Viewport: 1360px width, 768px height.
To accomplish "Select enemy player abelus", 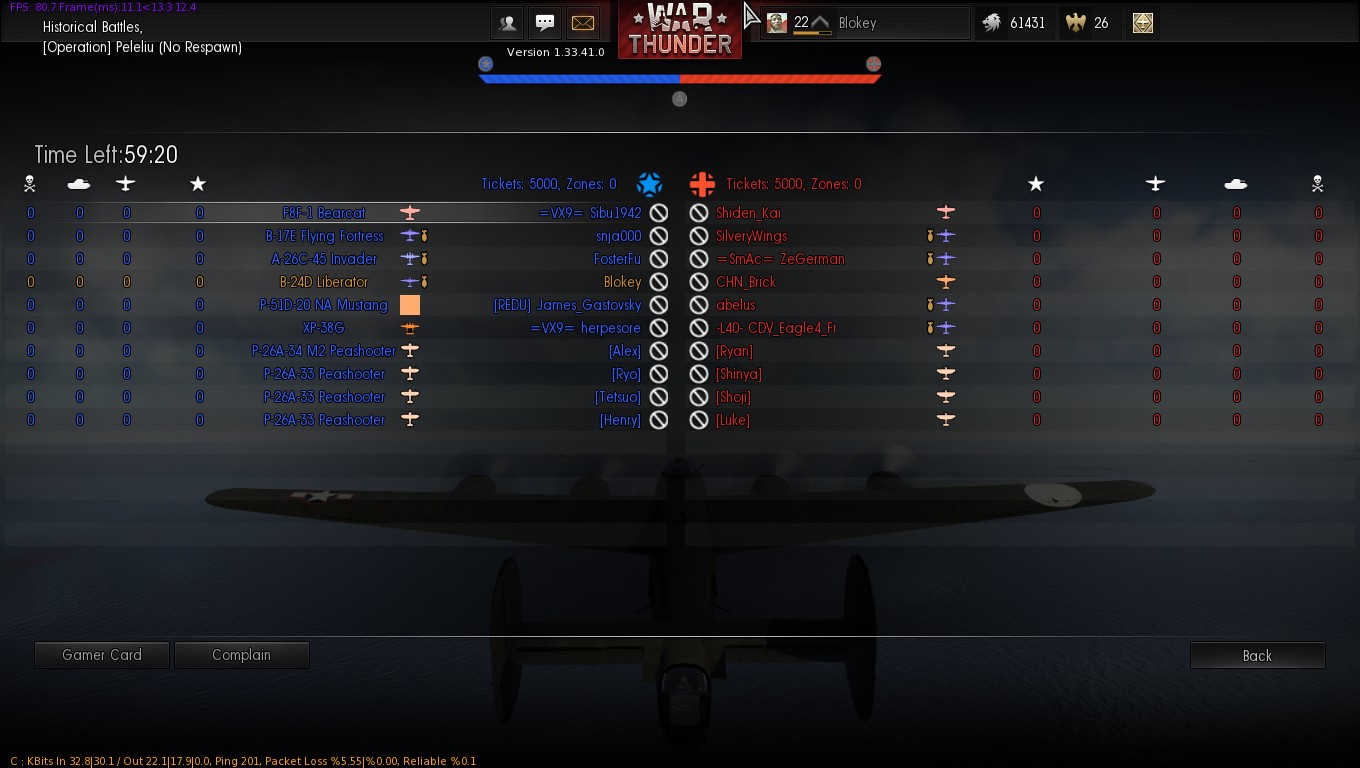I will [735, 305].
